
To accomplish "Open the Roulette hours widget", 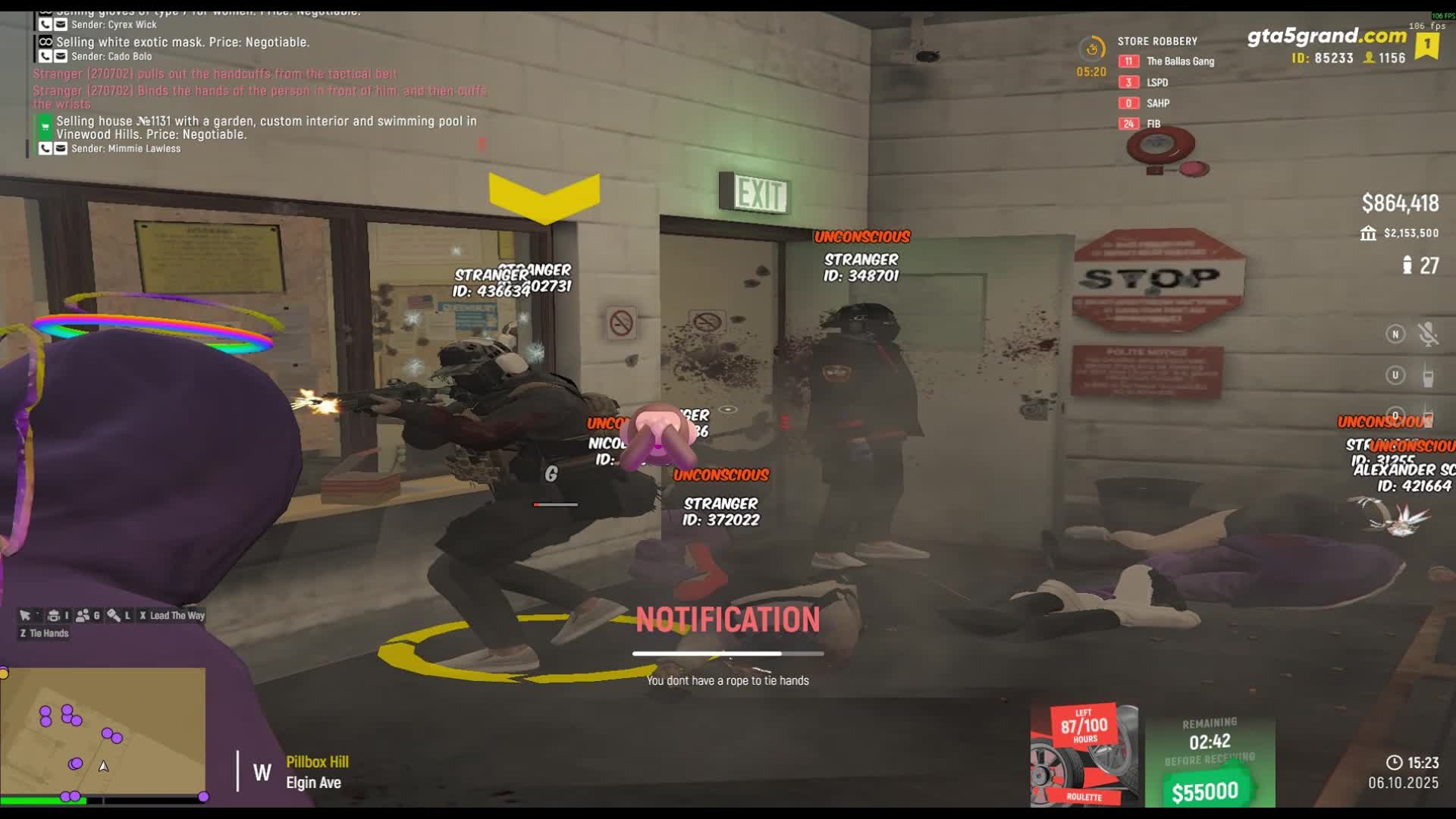I will [1084, 755].
